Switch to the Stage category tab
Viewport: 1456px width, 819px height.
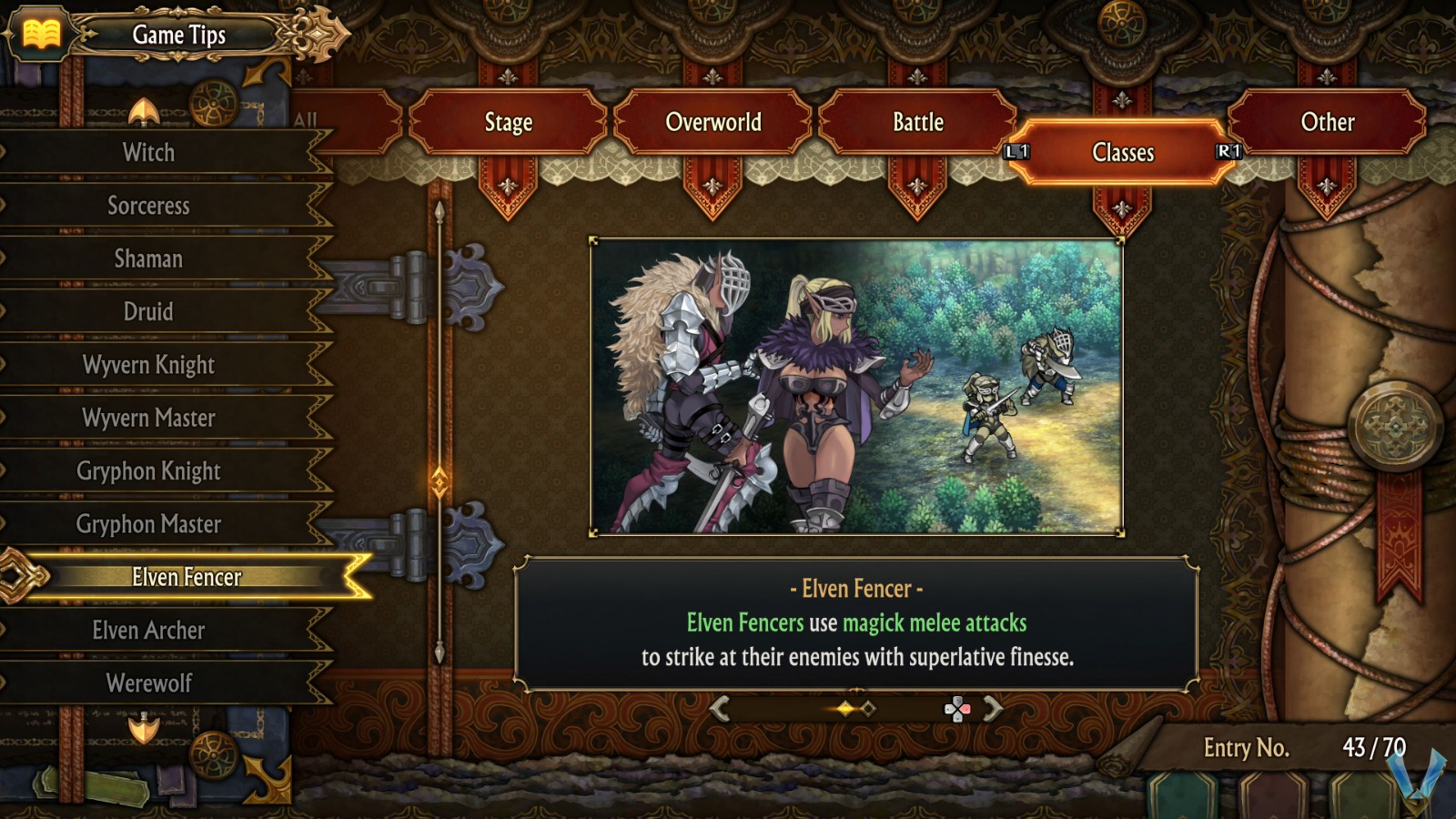click(507, 122)
